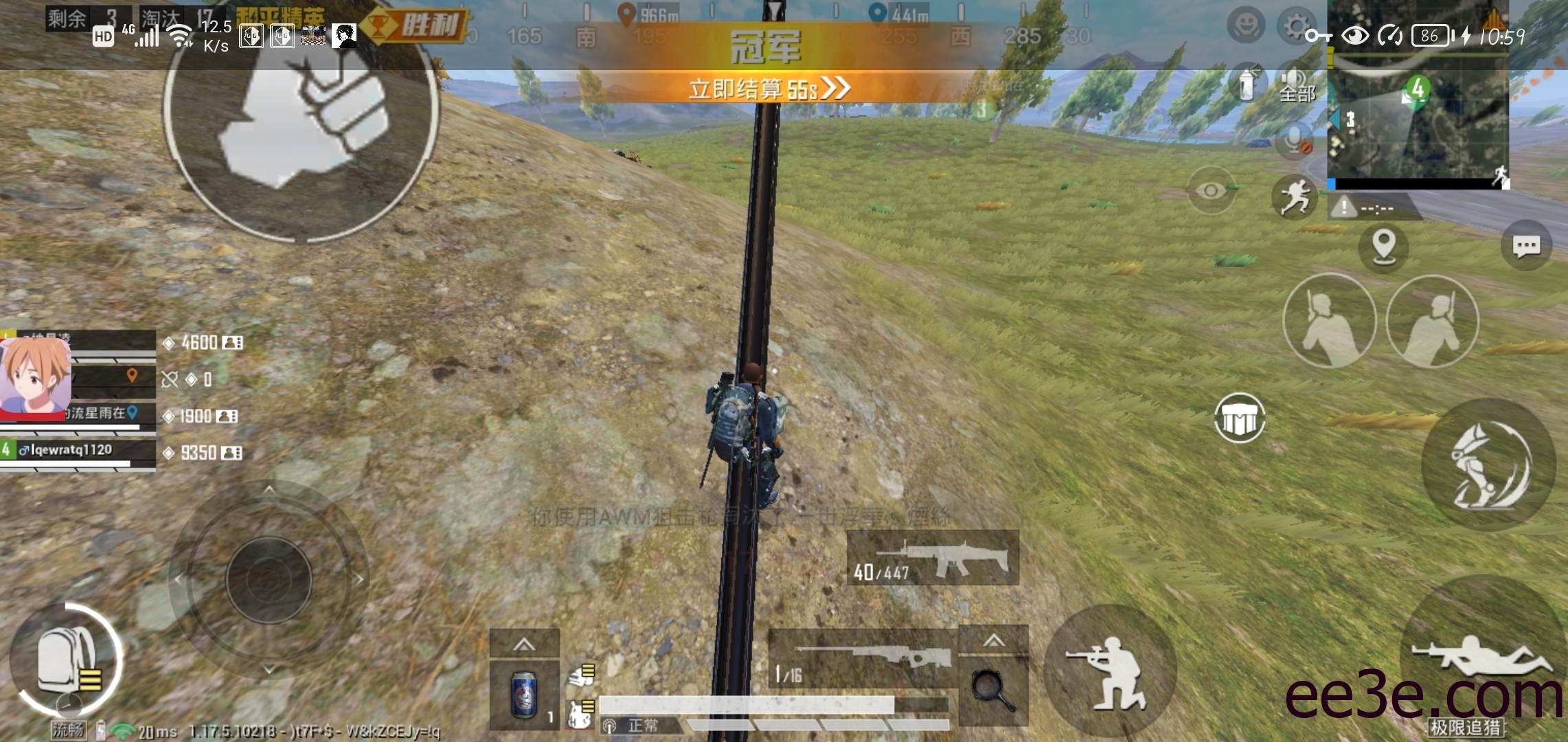Tap the immediate settlement banner
1568x742 pixels.
769,89
